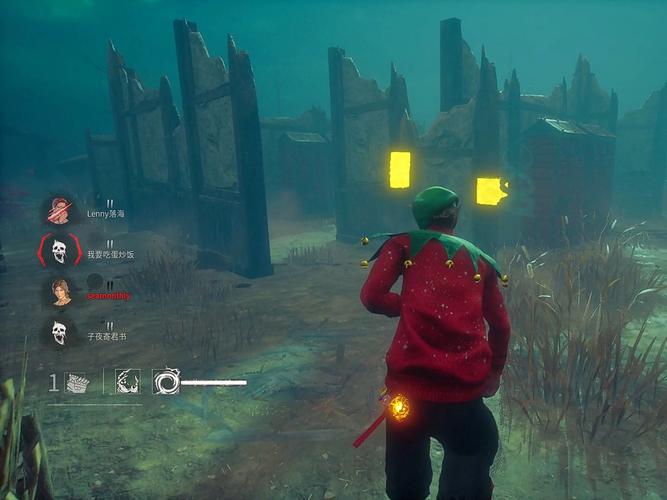Screen dimensions: 667x500
Task: Activate the swirling vortex power icon
Action: pyautogui.click(x=165, y=381)
